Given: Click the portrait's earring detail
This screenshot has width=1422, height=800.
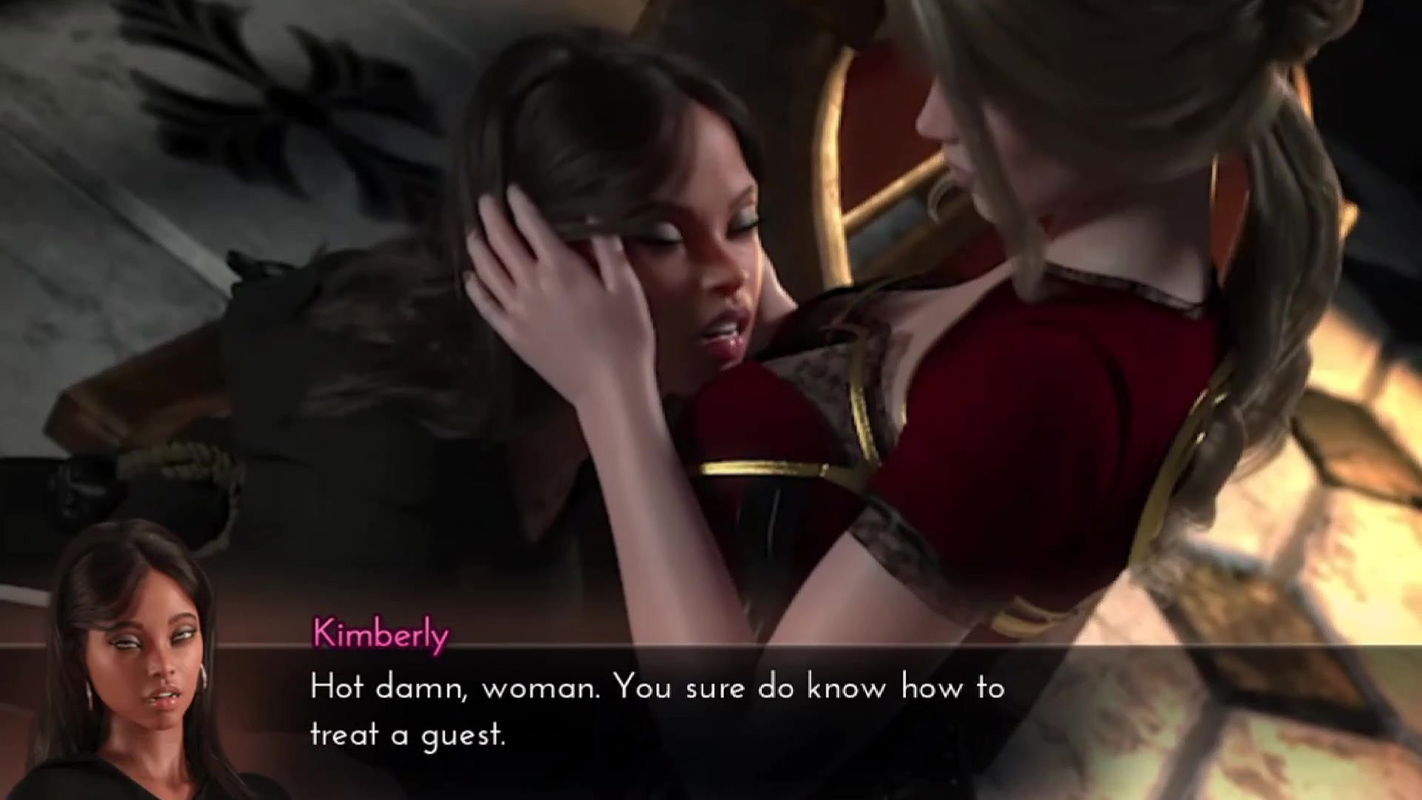Looking at the screenshot, I should click(201, 675).
